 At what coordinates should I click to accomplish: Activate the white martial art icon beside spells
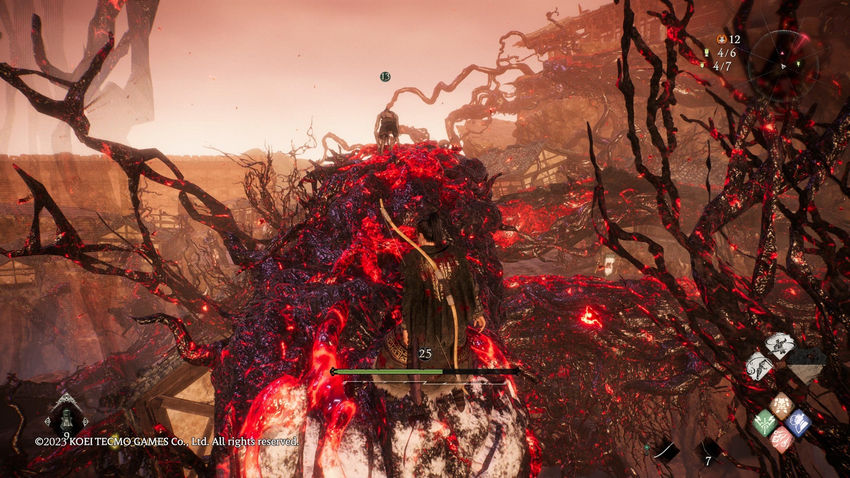pos(759,366)
